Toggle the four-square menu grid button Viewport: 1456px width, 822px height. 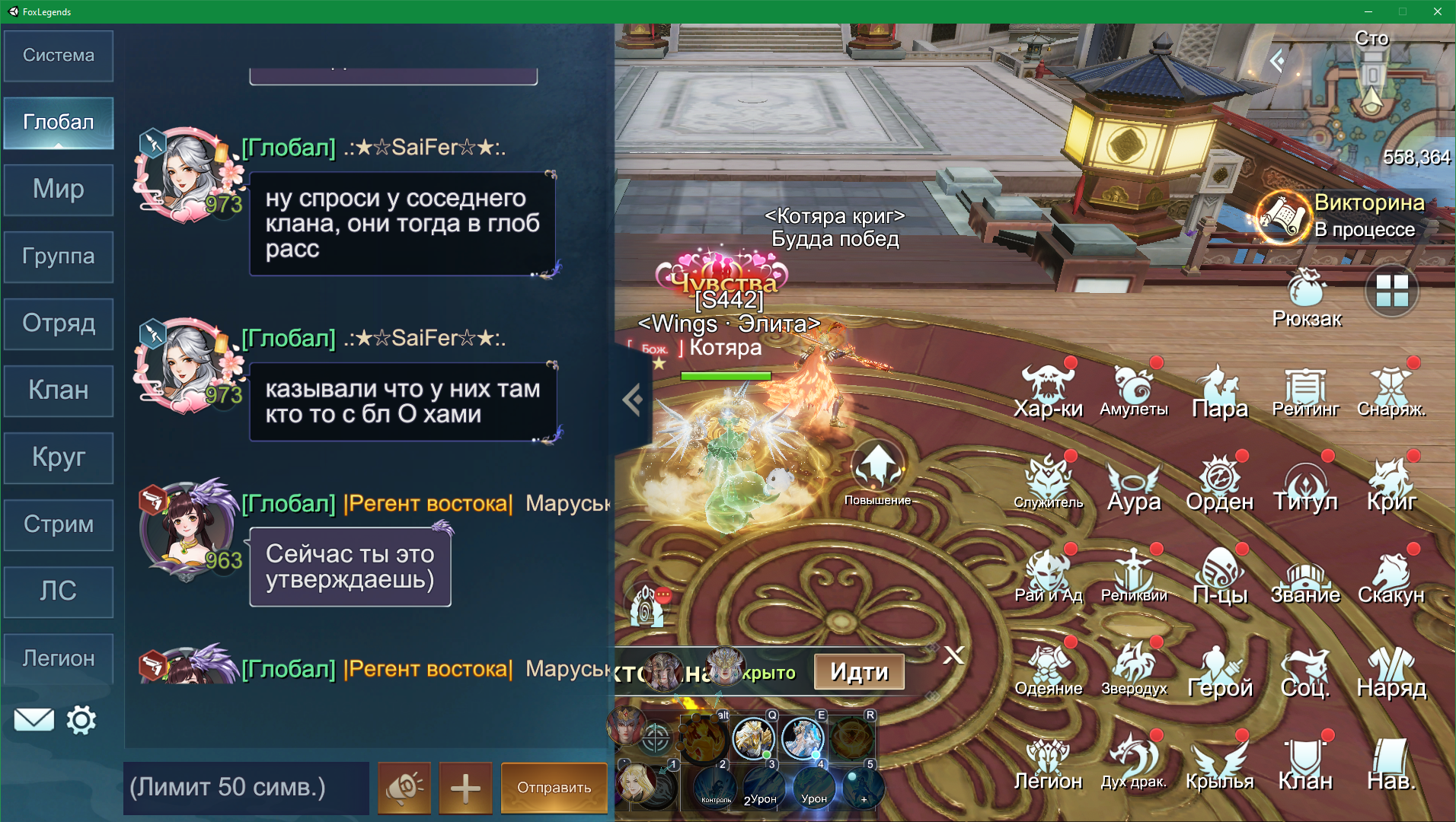coord(1391,292)
